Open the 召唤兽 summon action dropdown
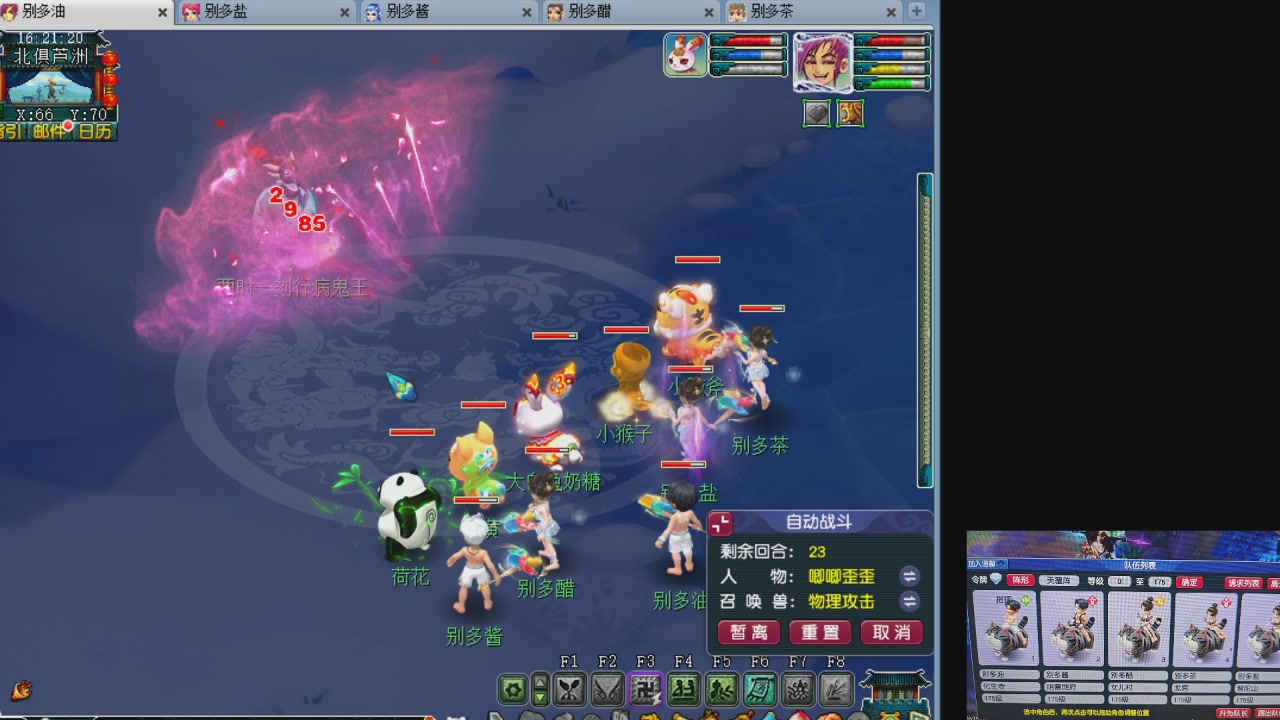 (909, 601)
